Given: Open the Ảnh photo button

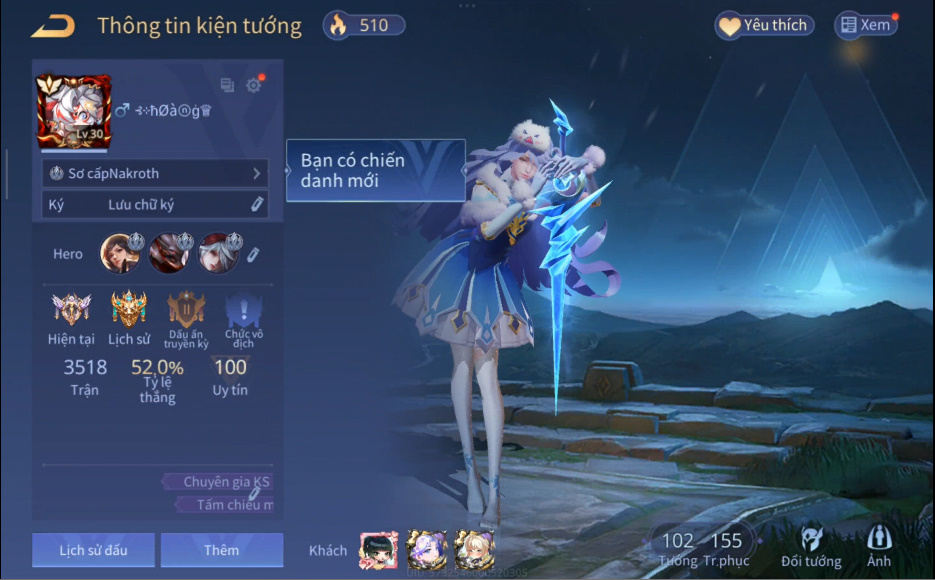Looking at the screenshot, I should pos(879,547).
